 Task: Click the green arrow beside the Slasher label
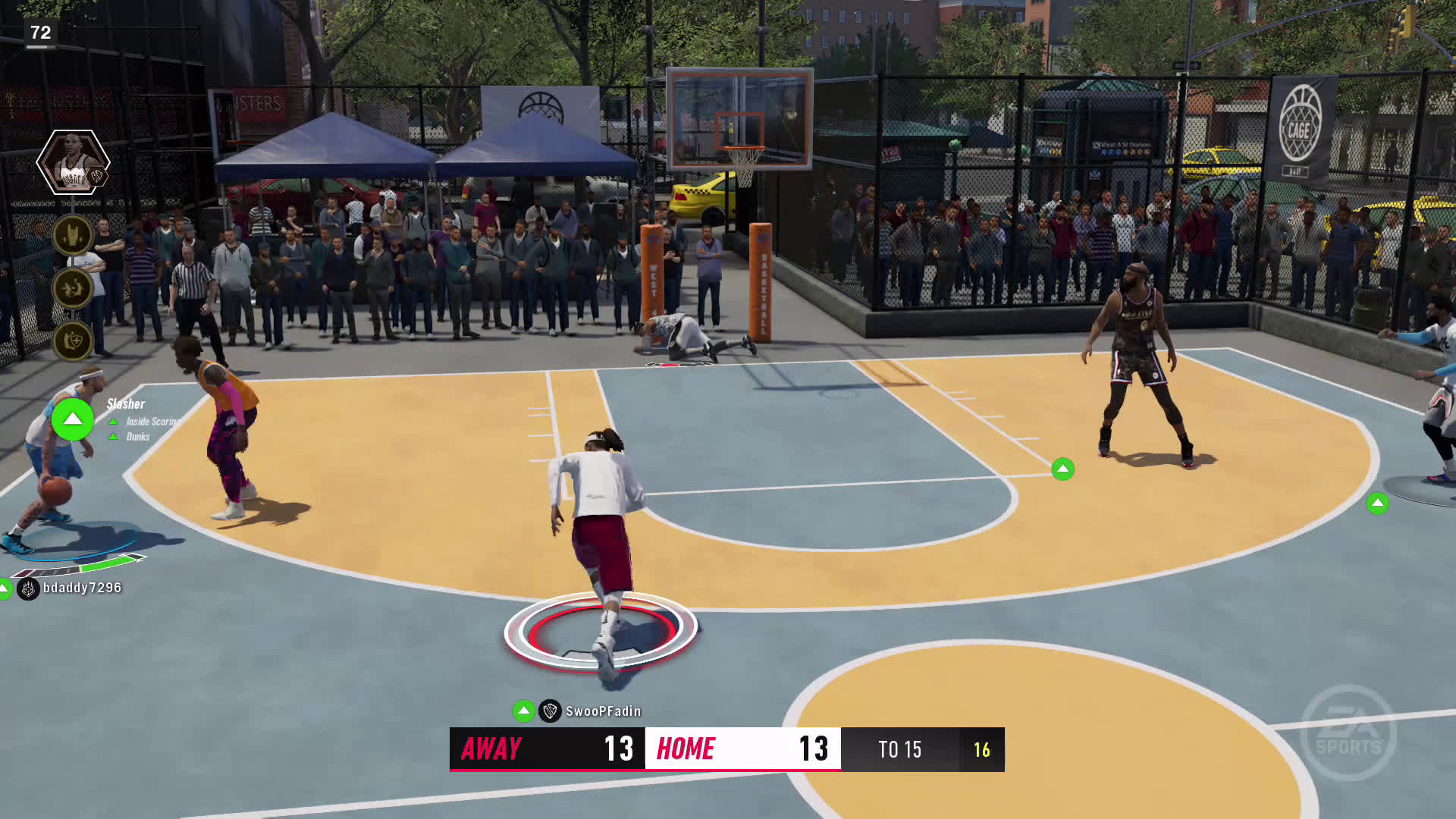pyautogui.click(x=72, y=419)
